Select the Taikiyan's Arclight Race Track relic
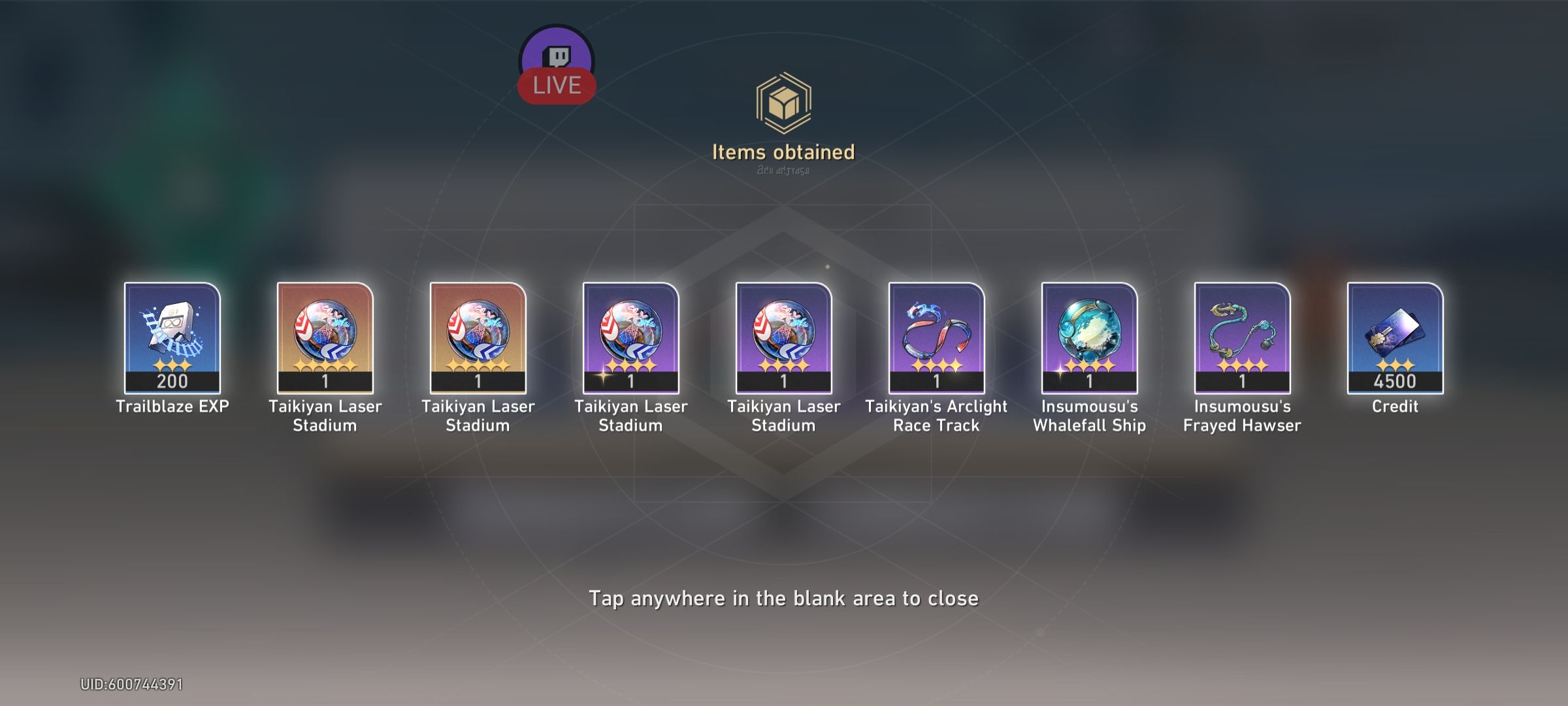The width and height of the screenshot is (1568, 706). tap(936, 340)
